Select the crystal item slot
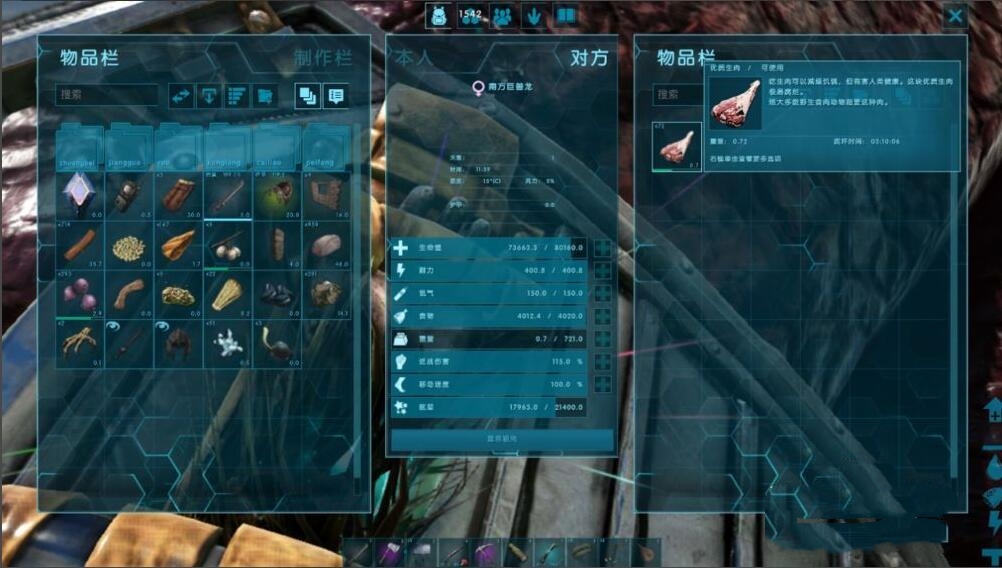 (x=80, y=194)
